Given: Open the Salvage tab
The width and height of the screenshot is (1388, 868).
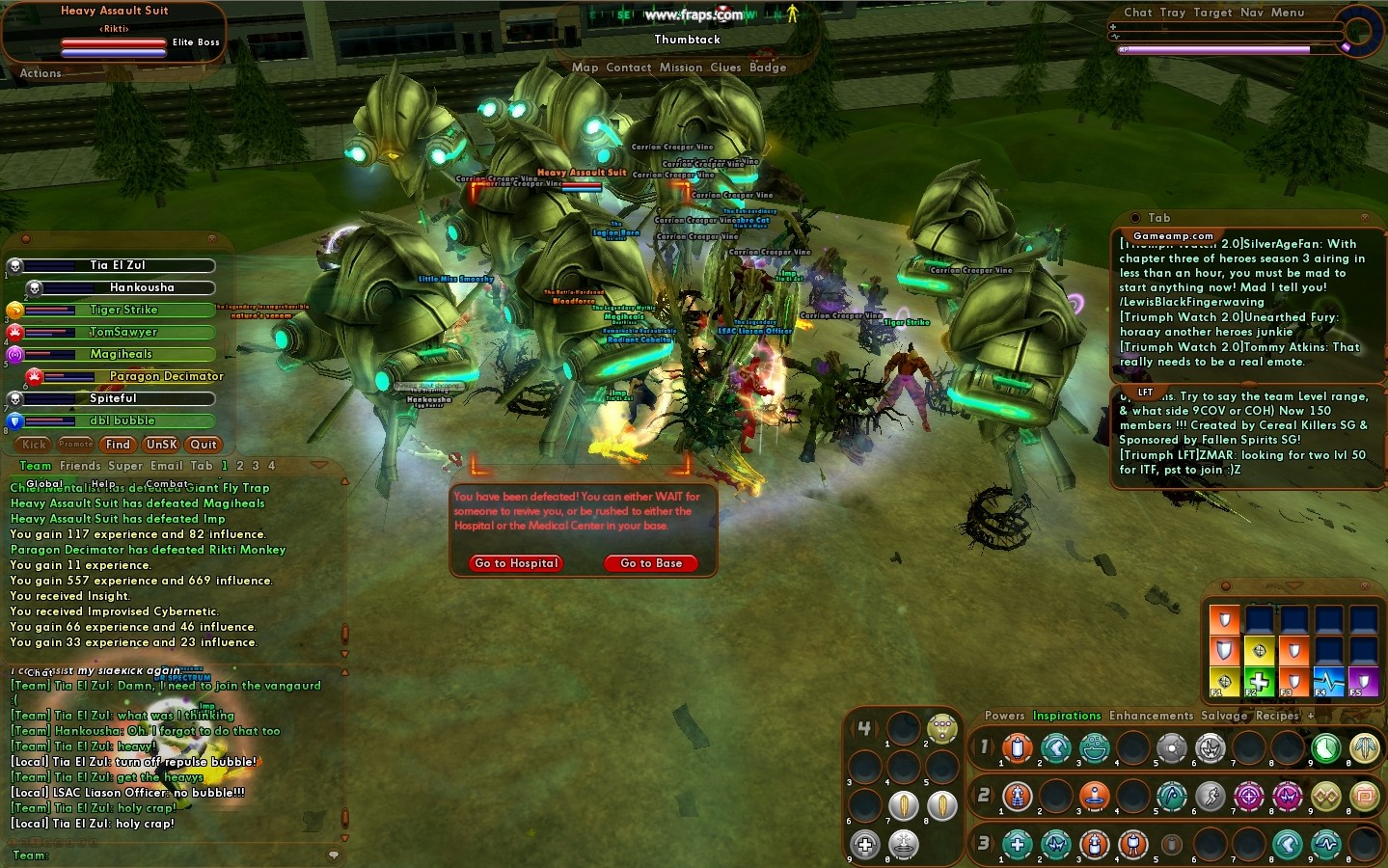Looking at the screenshot, I should [x=1224, y=716].
